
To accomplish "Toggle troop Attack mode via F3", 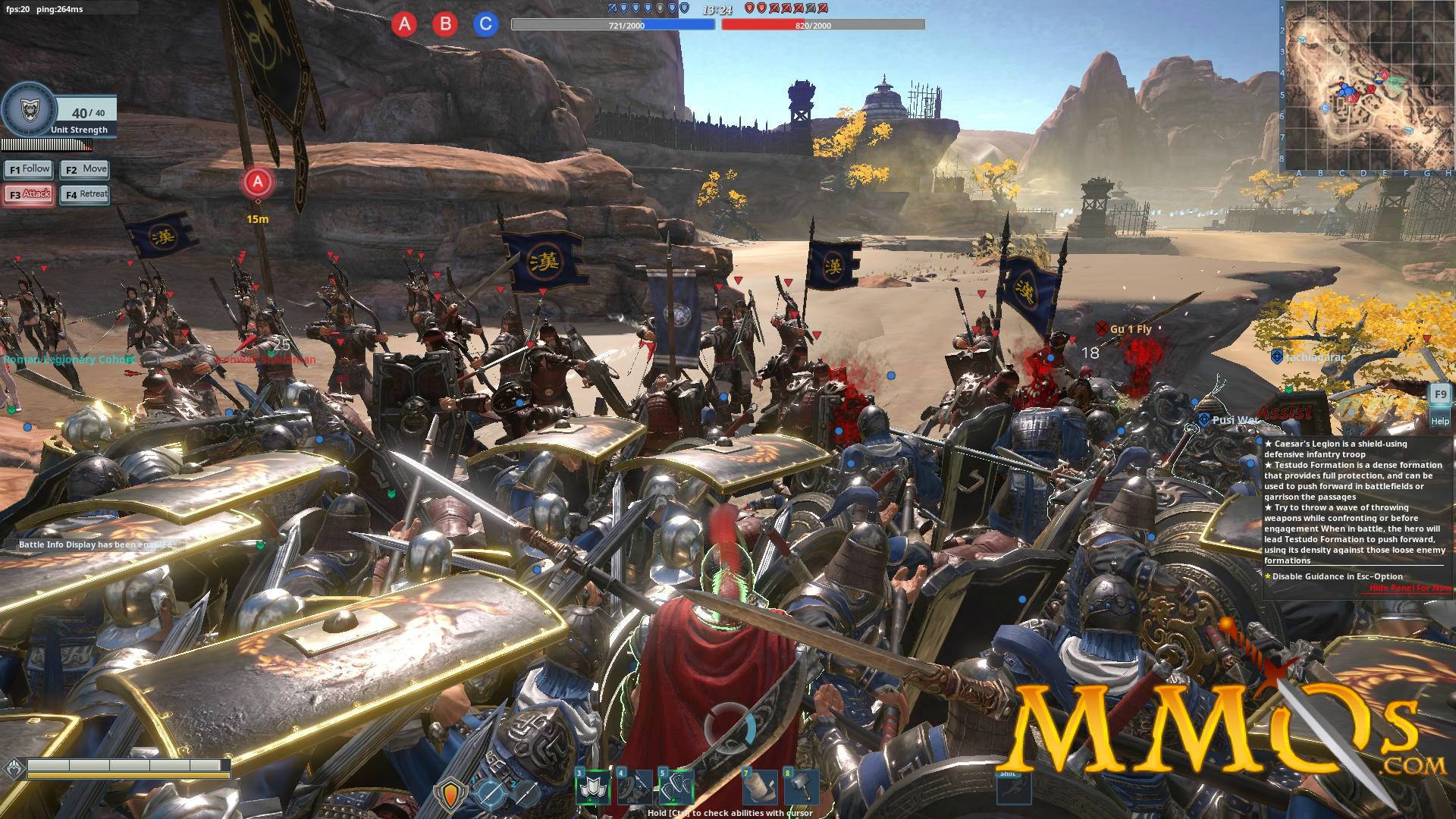I will pyautogui.click(x=28, y=194).
